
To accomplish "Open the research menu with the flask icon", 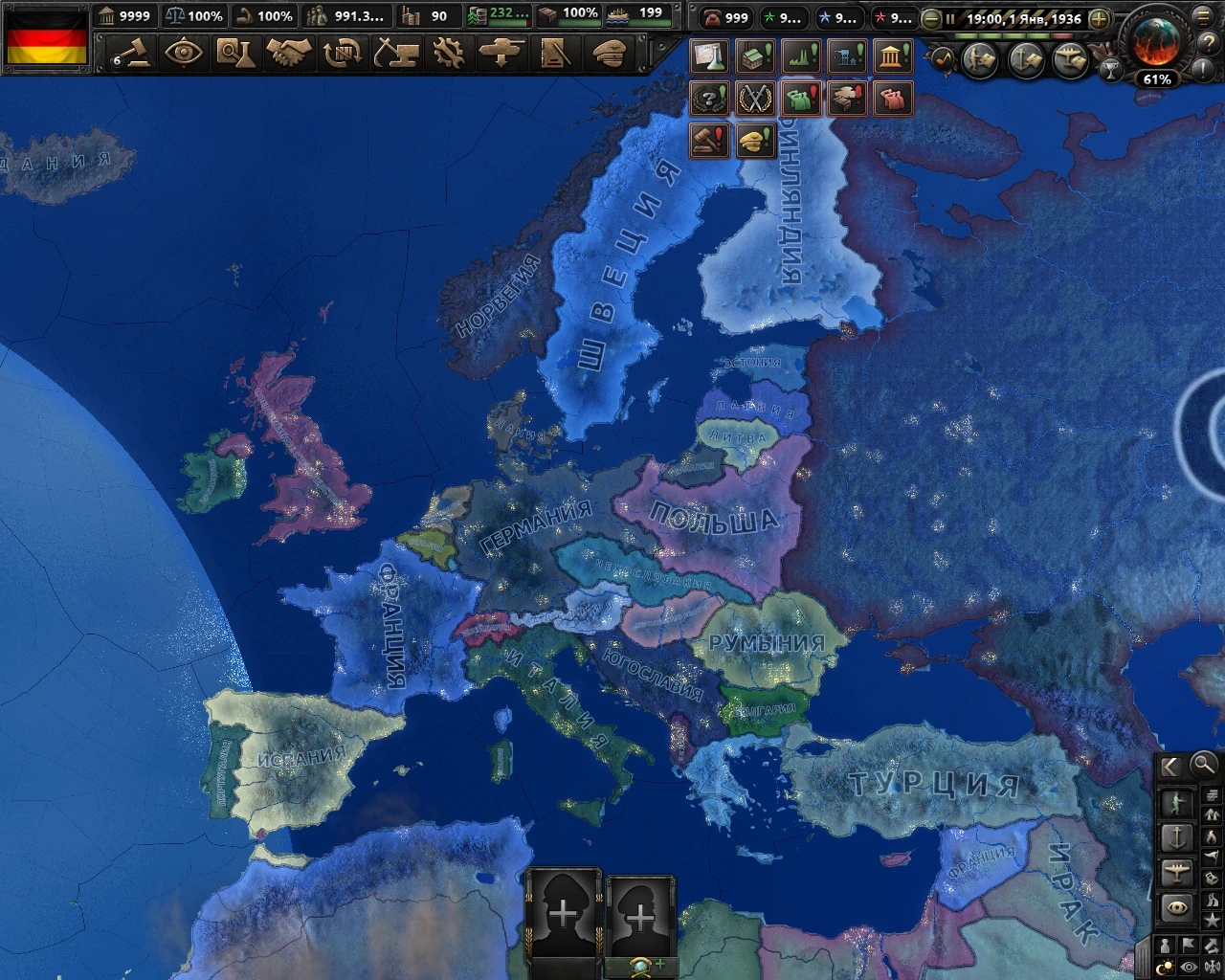I will (236, 56).
